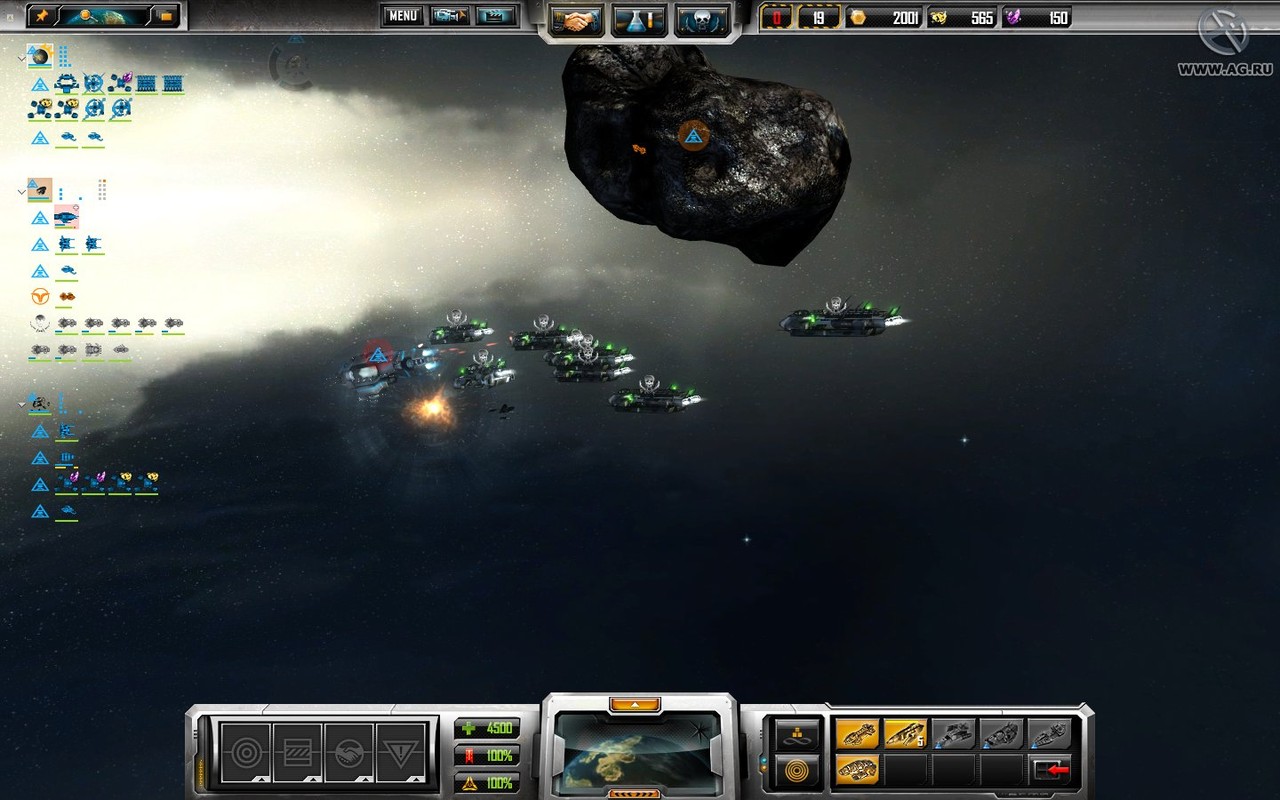1280x800 pixels.
Task: Activate the downward triangle command button
Action: pos(402,751)
